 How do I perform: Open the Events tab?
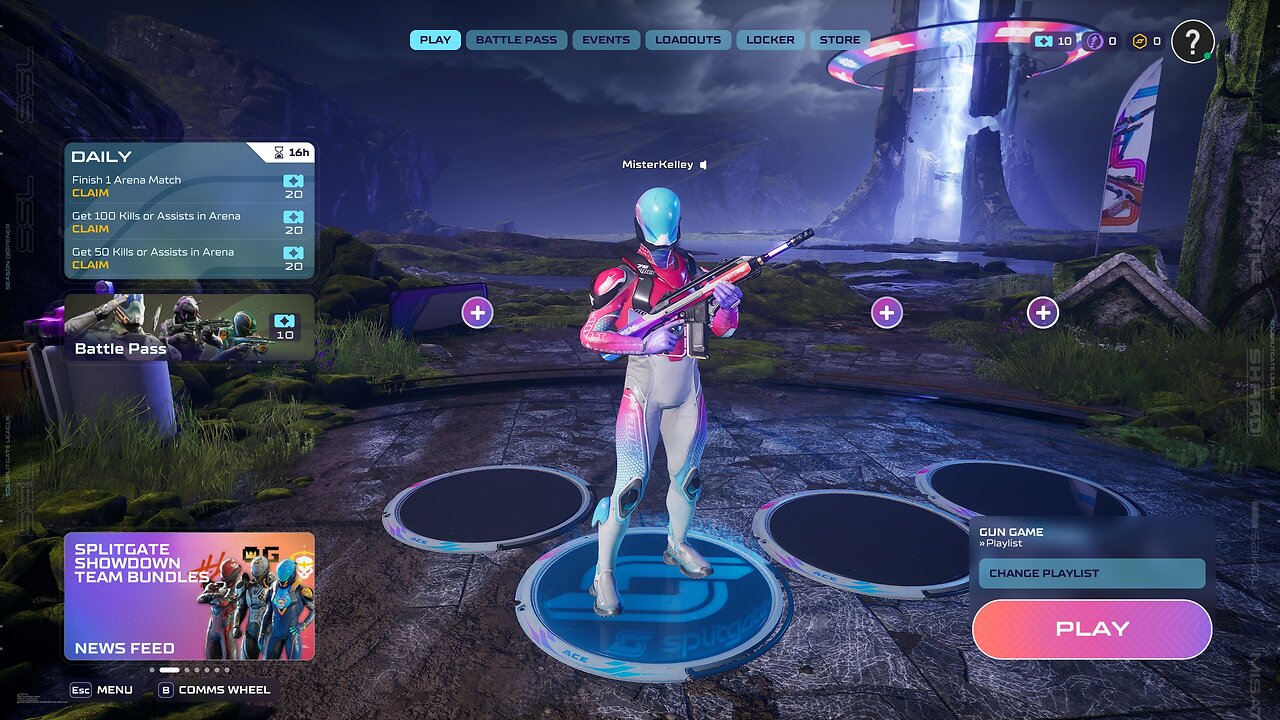pos(606,40)
